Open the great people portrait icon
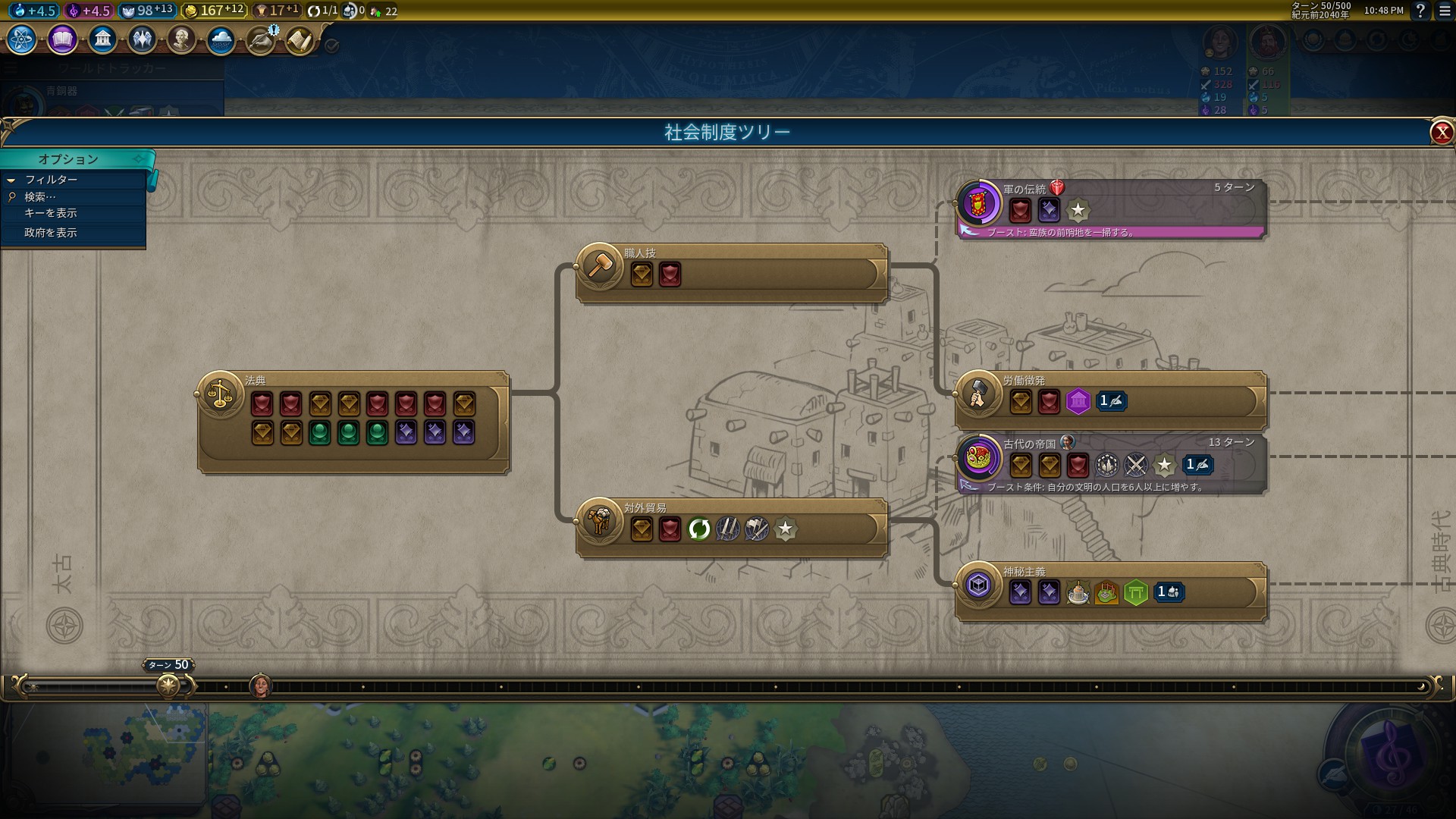The height and width of the screenshot is (819, 1456). (181, 39)
